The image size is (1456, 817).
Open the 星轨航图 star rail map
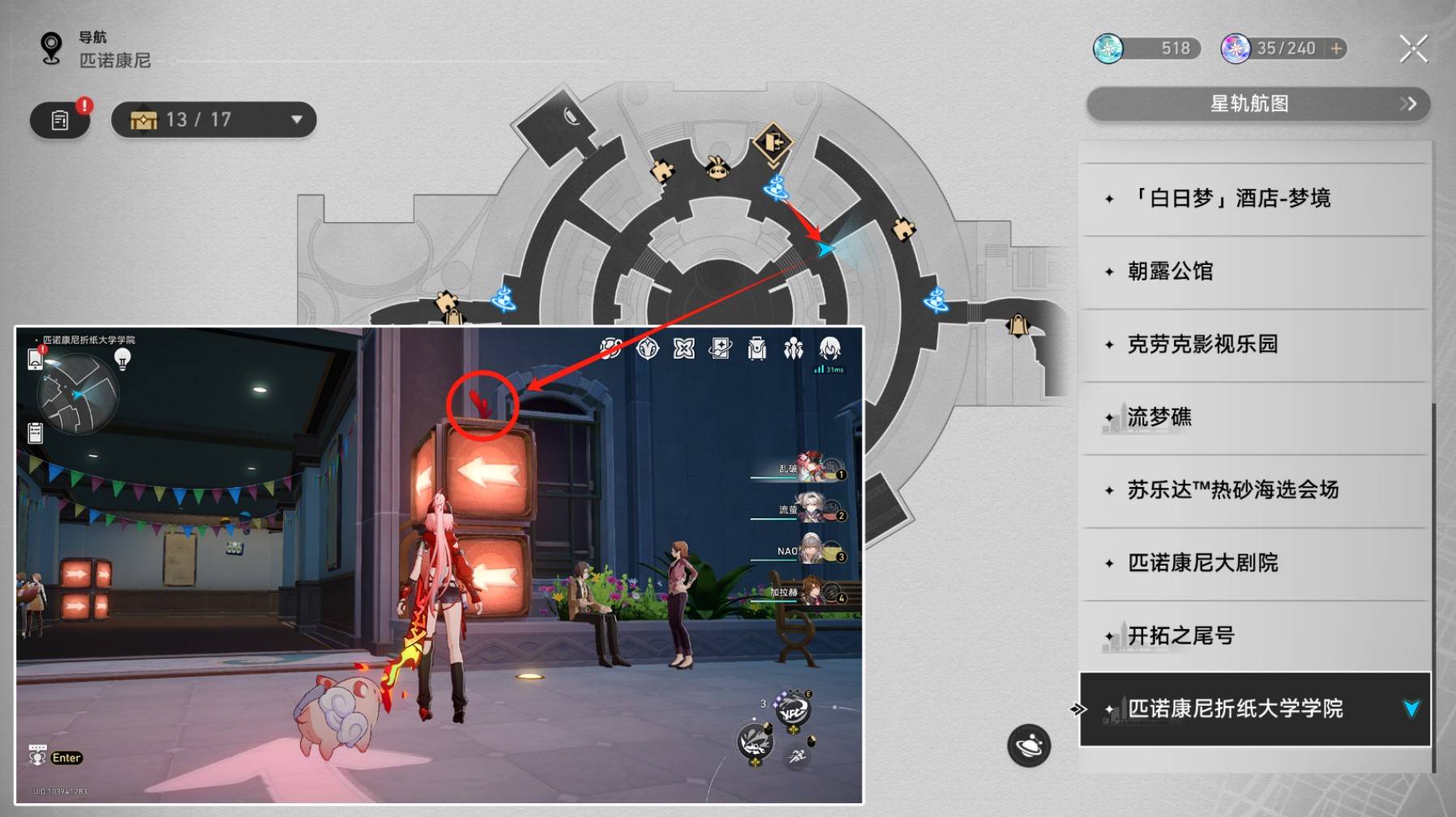1257,104
